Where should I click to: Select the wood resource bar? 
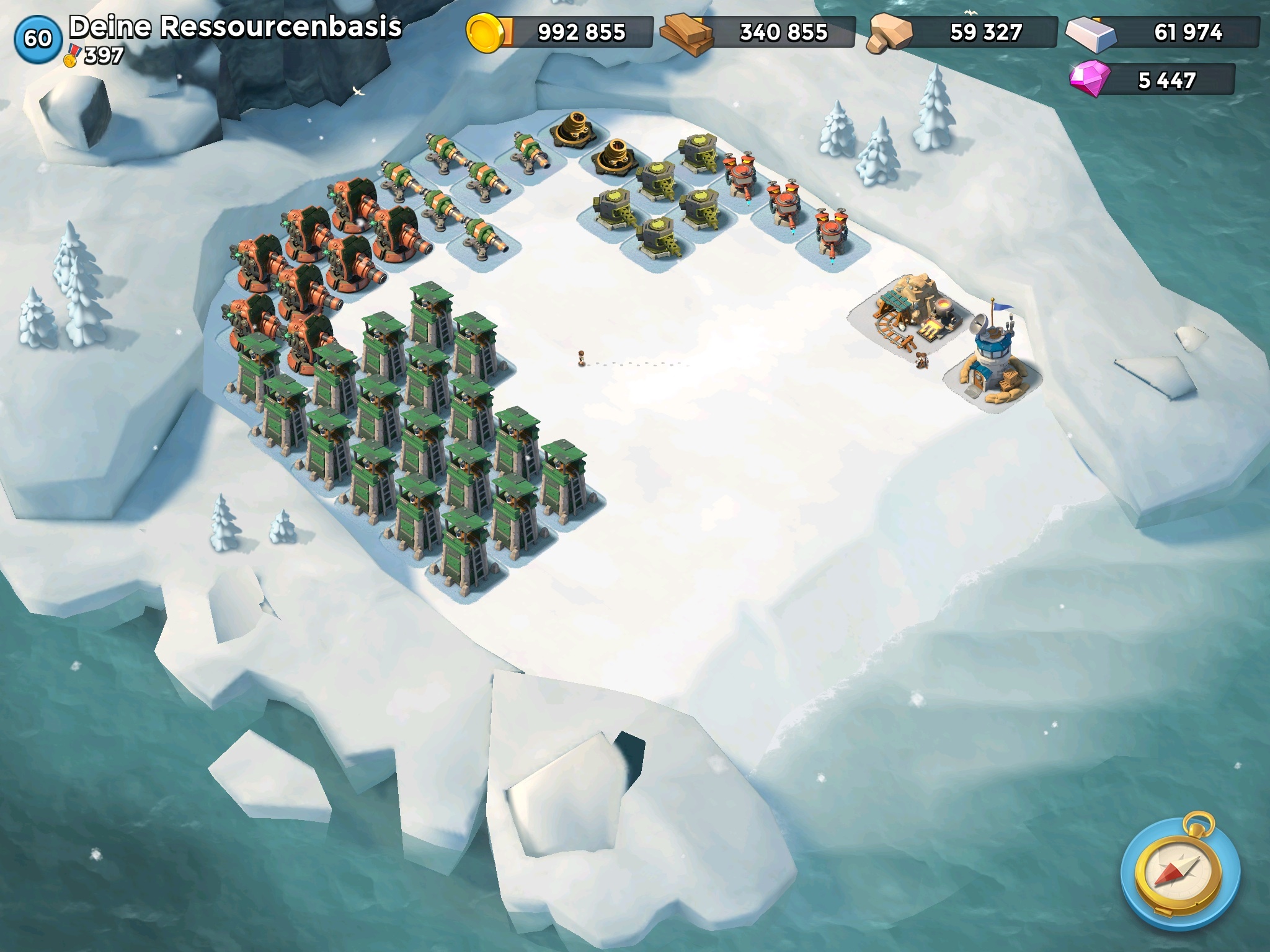point(759,32)
